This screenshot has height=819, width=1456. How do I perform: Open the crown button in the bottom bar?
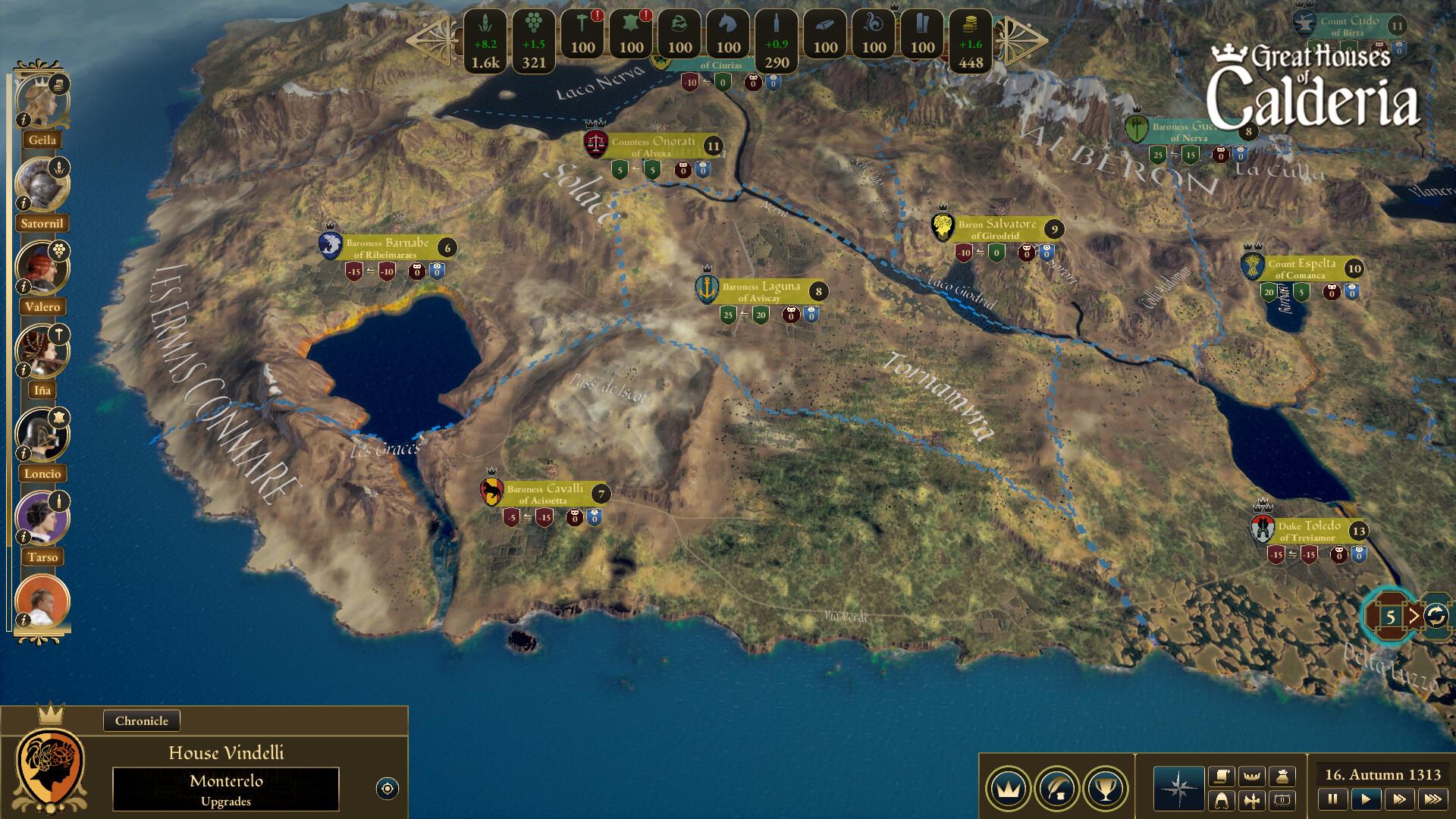tap(1008, 789)
